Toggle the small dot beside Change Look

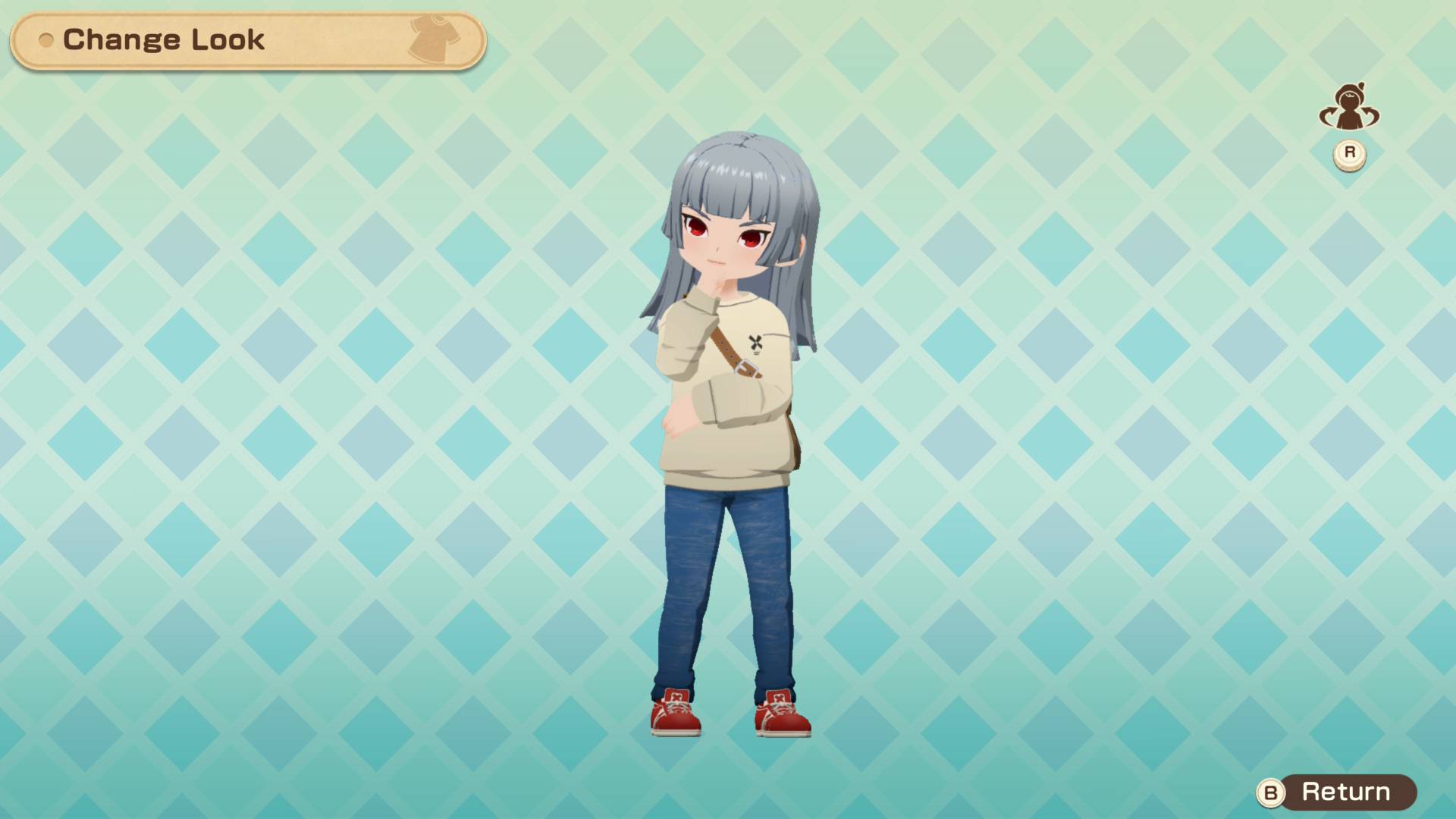tap(47, 42)
